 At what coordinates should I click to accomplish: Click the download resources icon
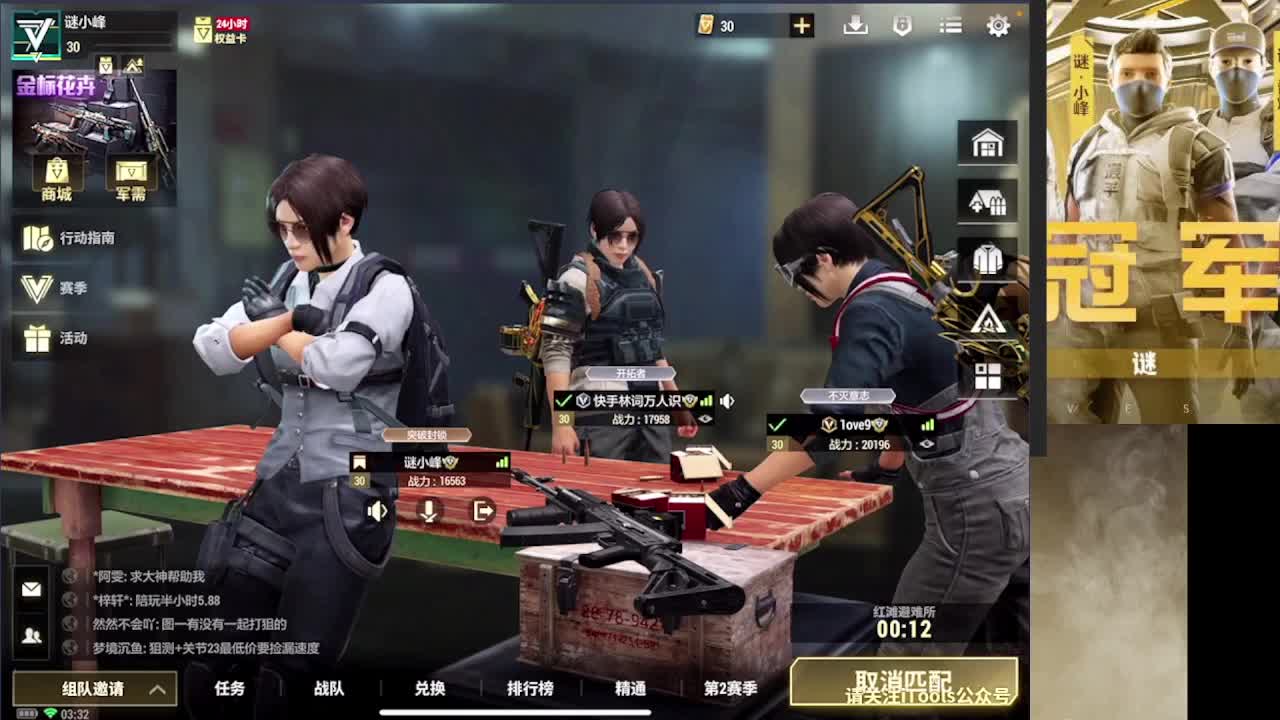tap(855, 25)
